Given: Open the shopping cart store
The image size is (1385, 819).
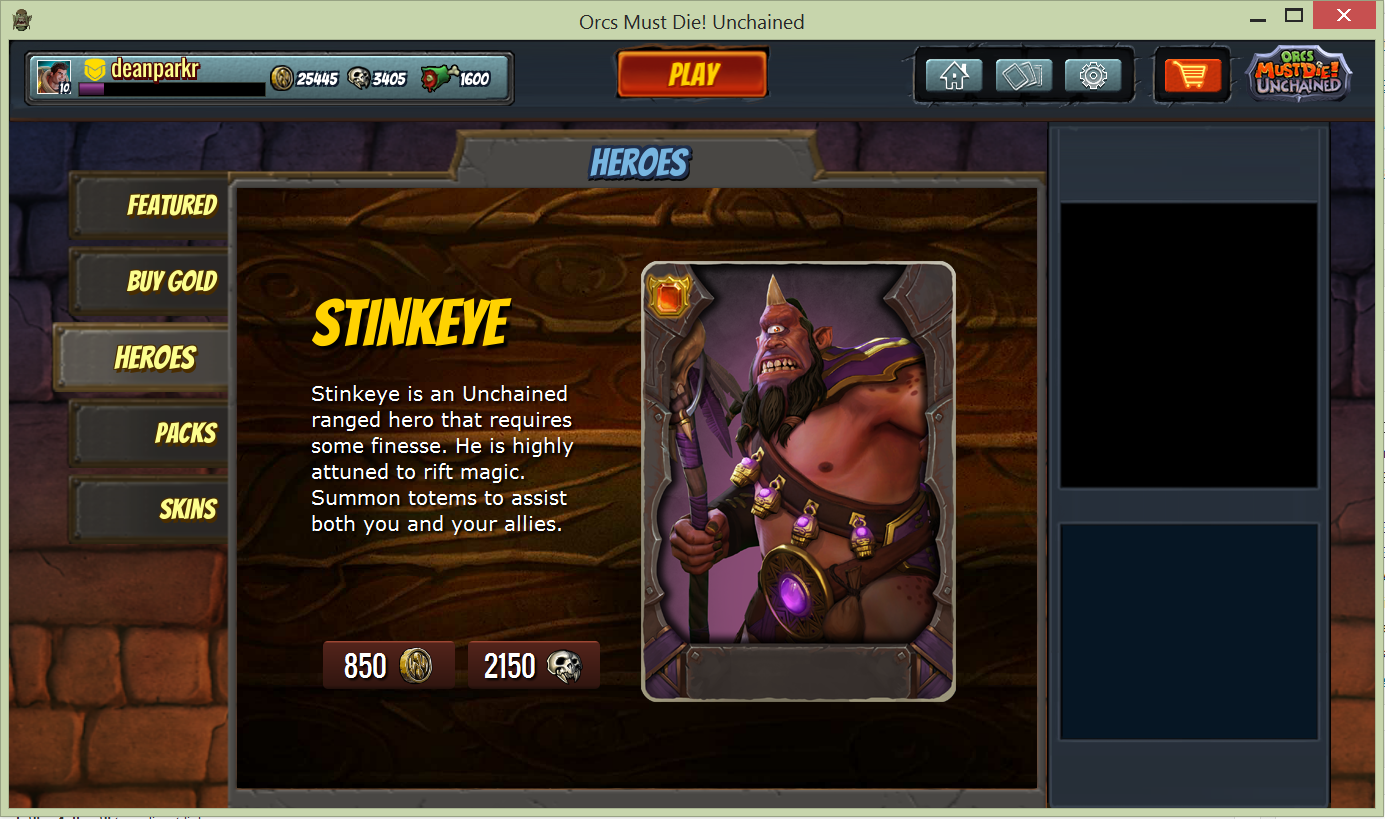Looking at the screenshot, I should pyautogui.click(x=1193, y=75).
